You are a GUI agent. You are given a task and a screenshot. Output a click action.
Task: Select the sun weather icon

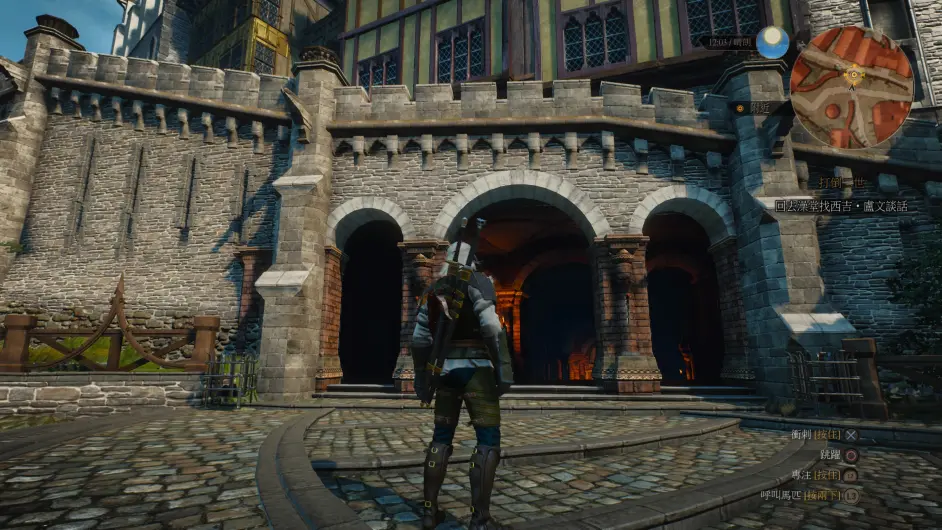771,42
